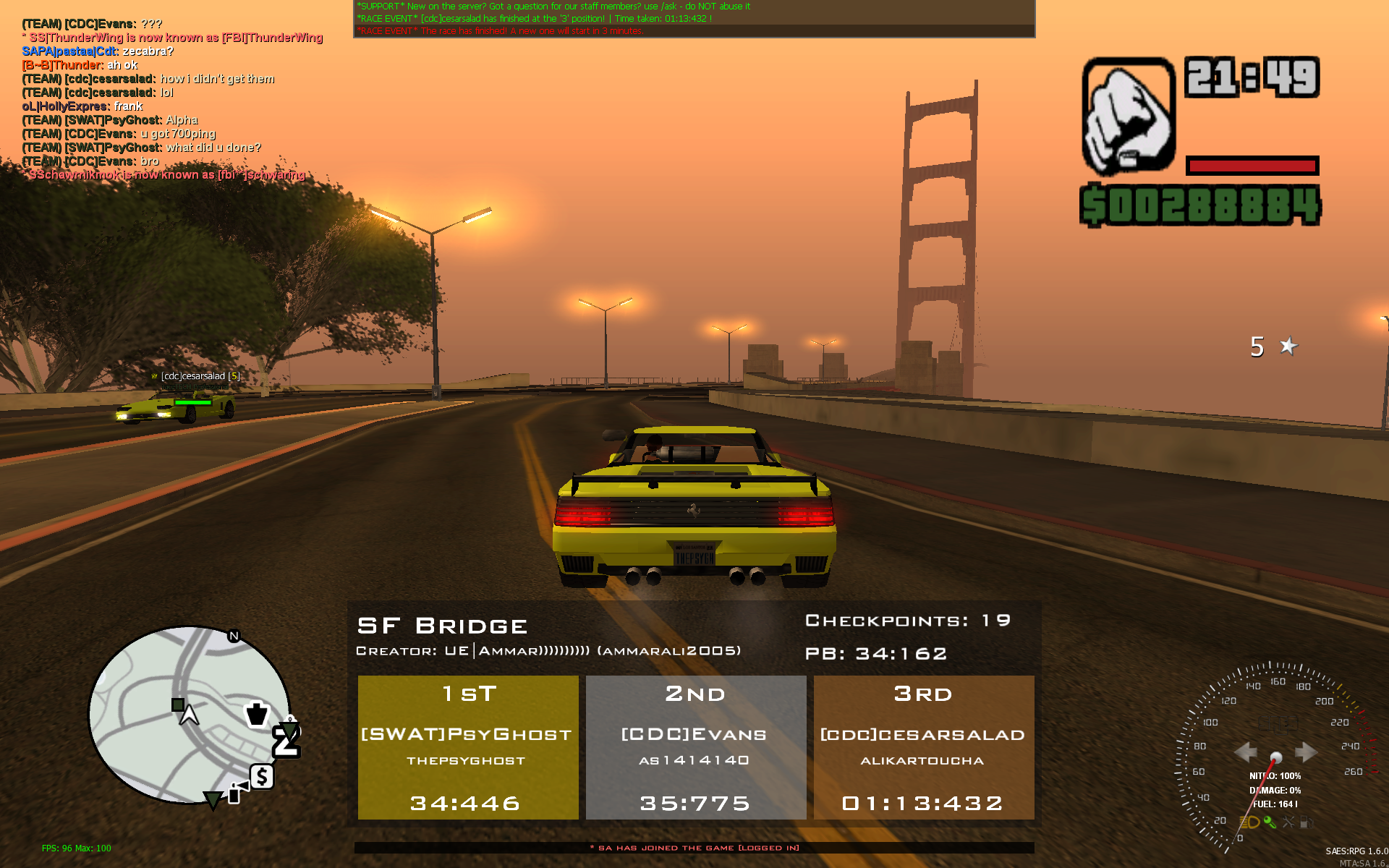Click the left turn arrow on the speedometer
Image resolution: width=1389 pixels, height=868 pixels.
[x=1245, y=752]
